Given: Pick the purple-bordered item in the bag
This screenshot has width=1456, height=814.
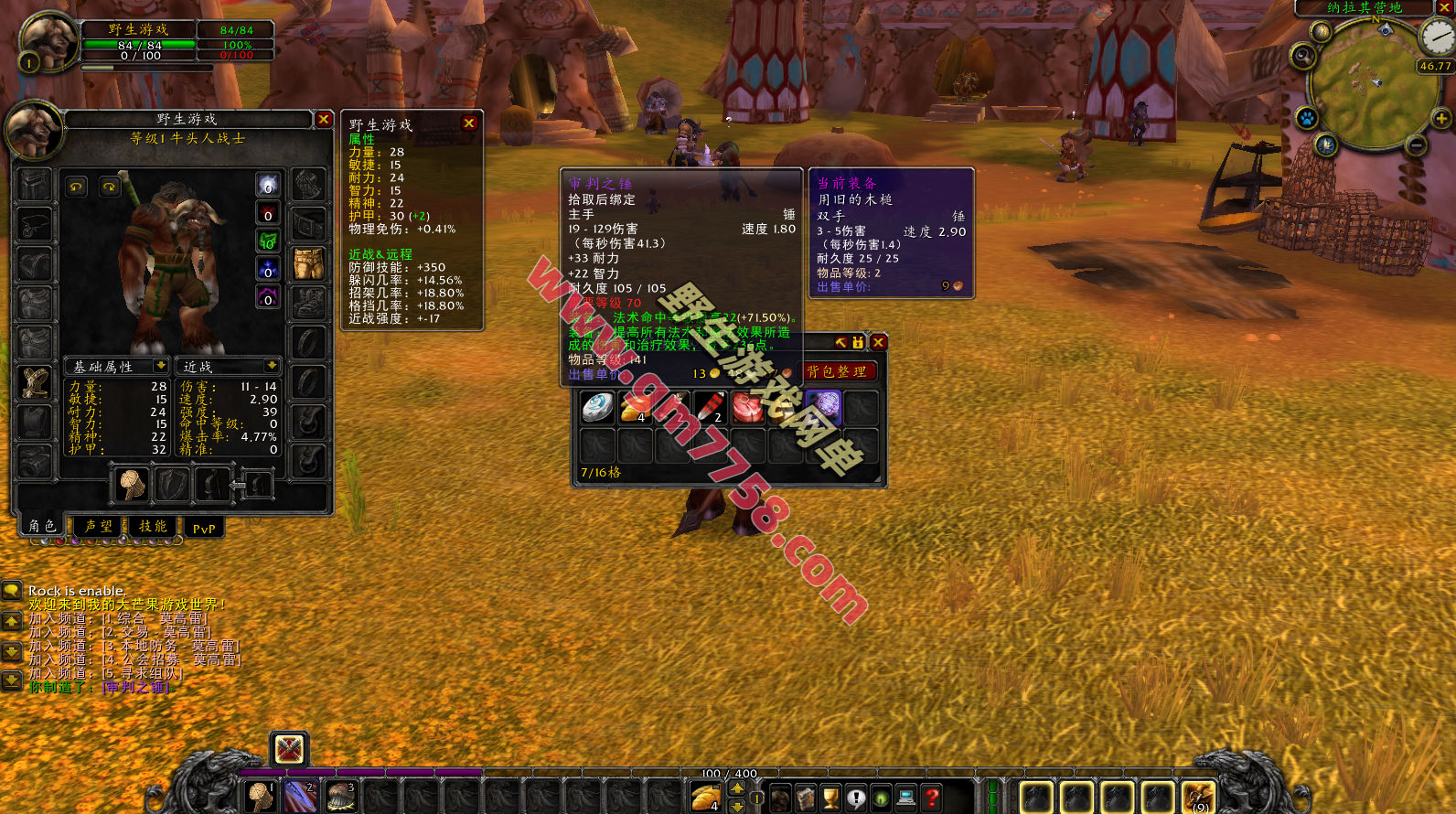Looking at the screenshot, I should tap(823, 407).
